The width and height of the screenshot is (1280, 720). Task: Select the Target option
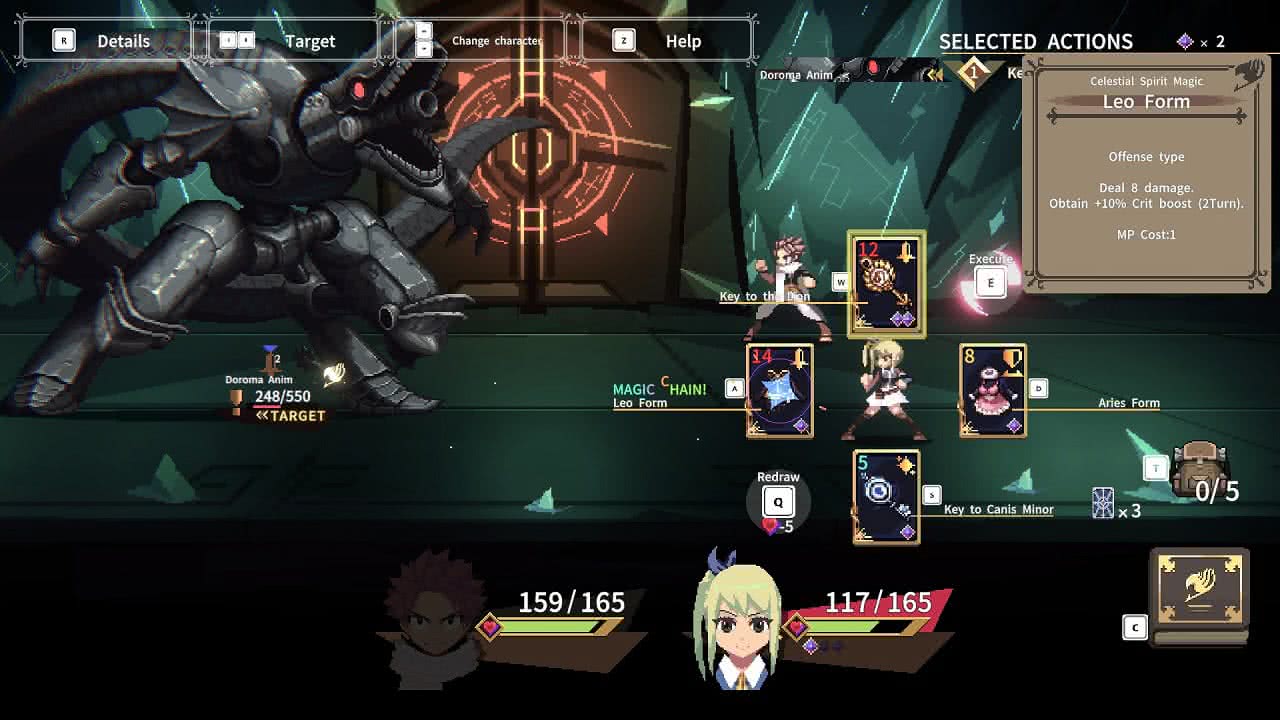(292, 41)
